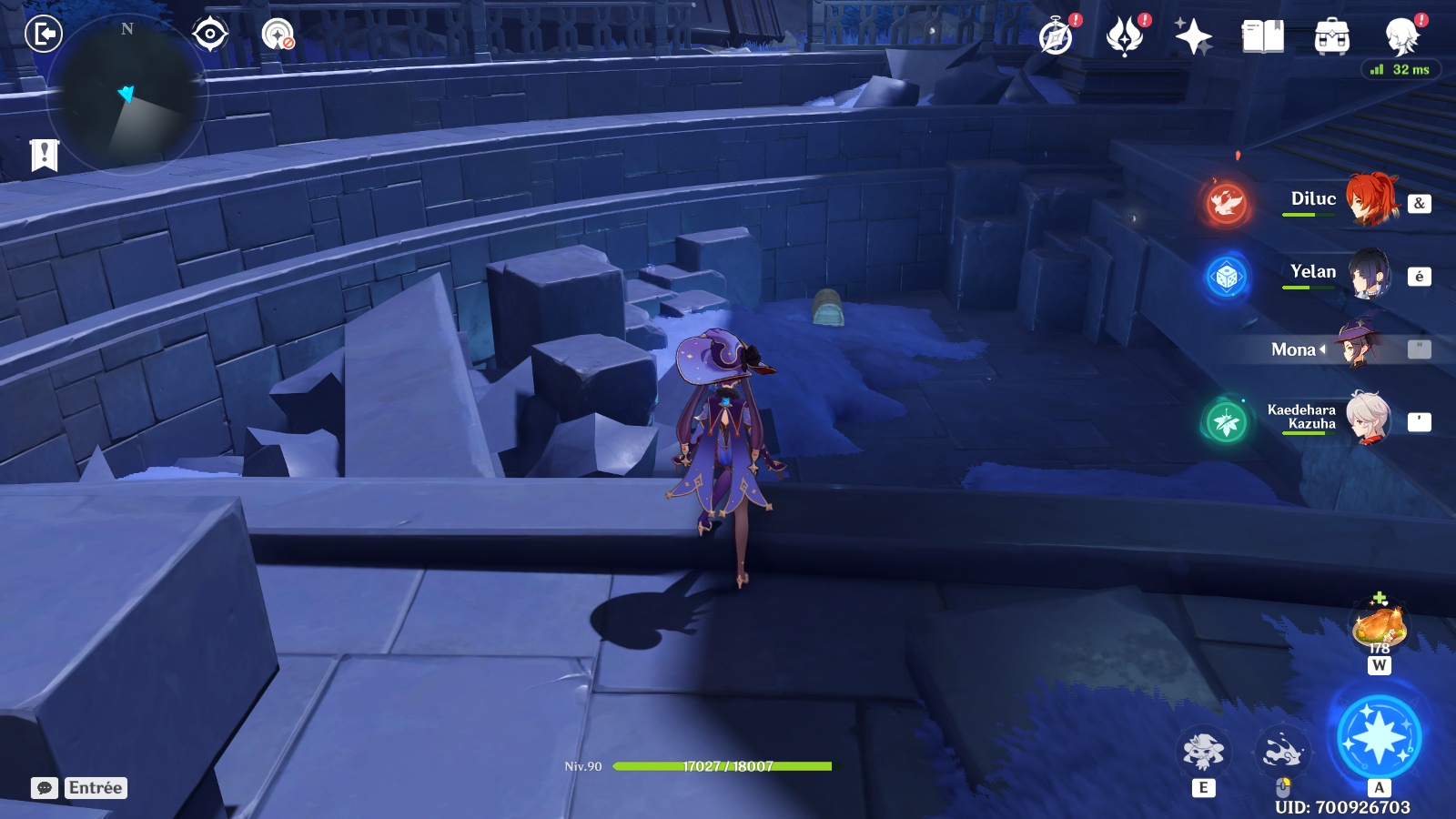The height and width of the screenshot is (819, 1456).
Task: Click the target tracking icon beside the minimap
Action: pyautogui.click(x=210, y=35)
